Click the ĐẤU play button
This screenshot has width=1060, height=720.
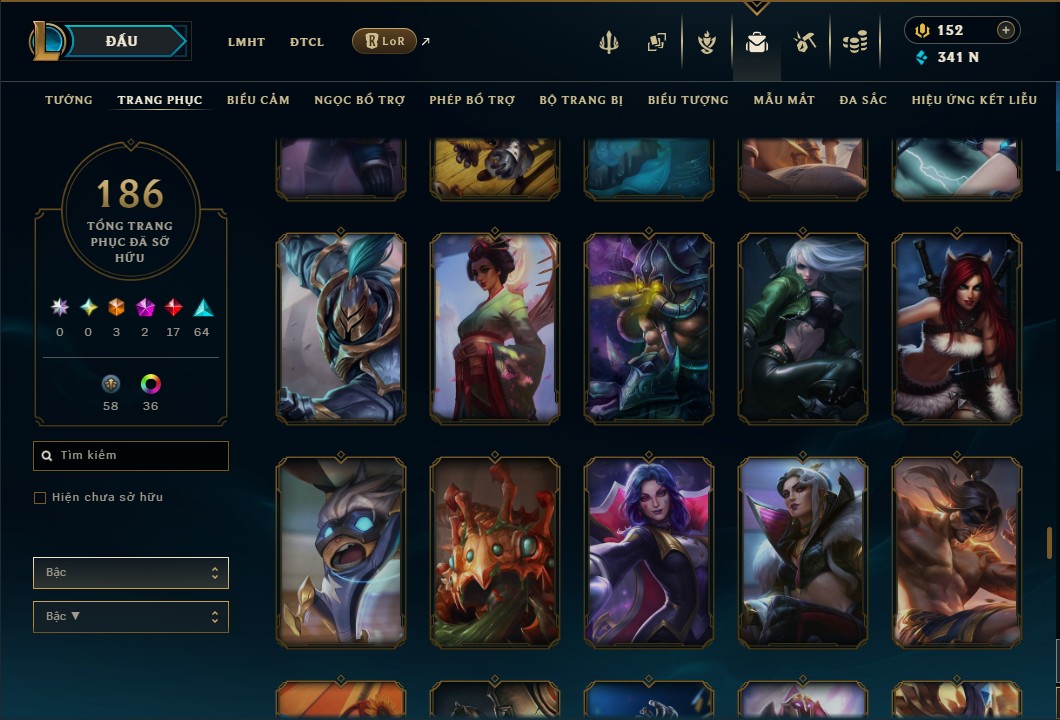(x=122, y=41)
